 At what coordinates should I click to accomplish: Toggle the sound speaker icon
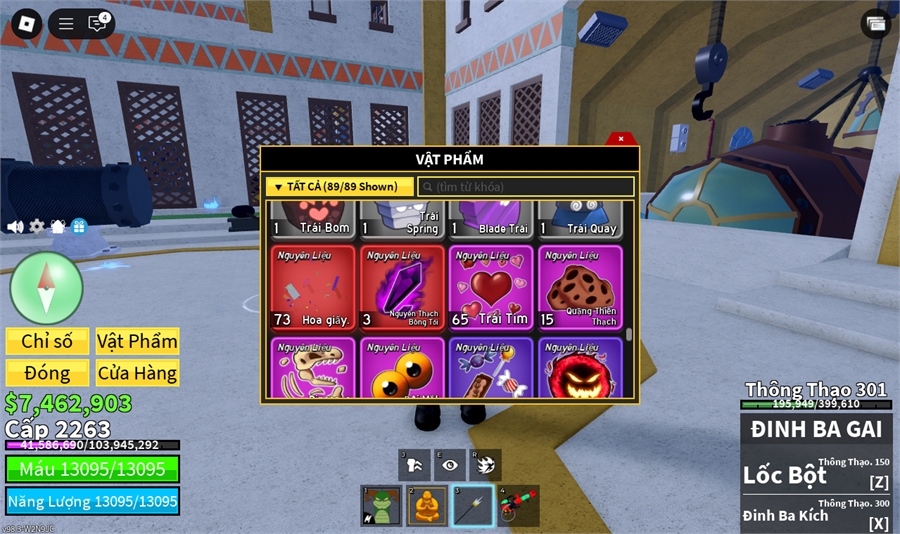tap(15, 226)
